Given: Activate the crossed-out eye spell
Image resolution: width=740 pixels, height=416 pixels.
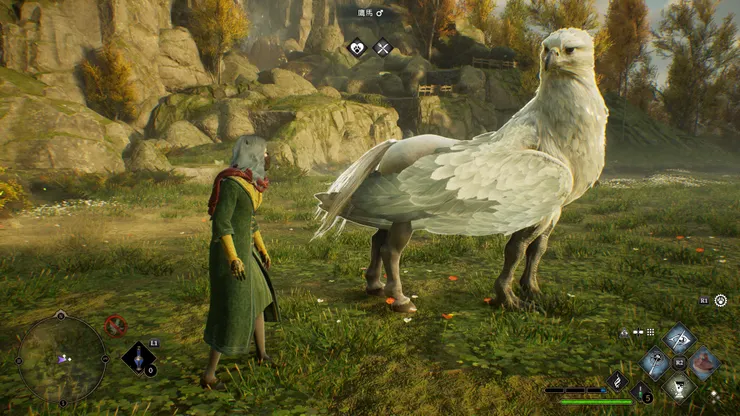Looking at the screenshot, I should [x=679, y=338].
